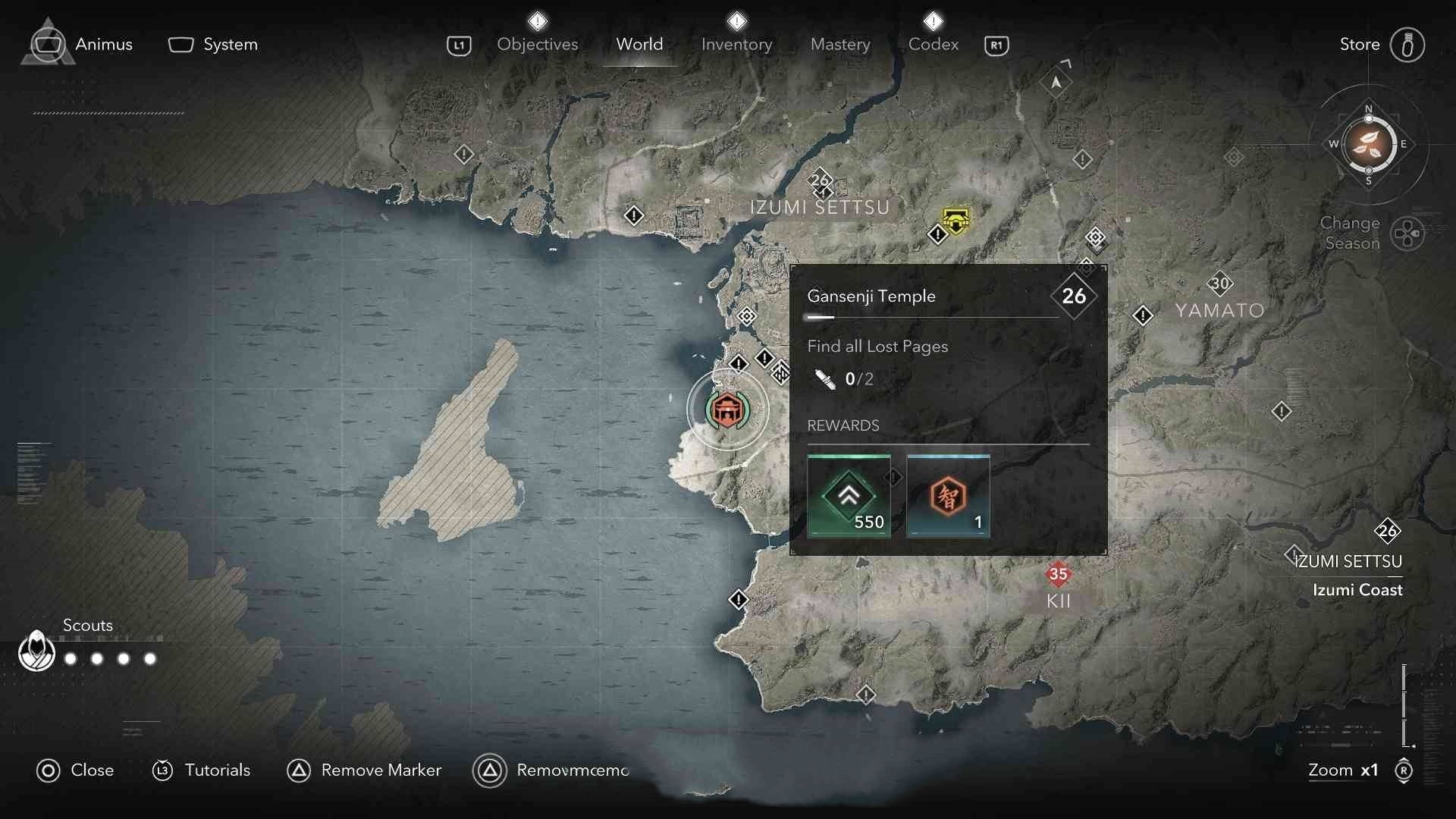Select the 550 XP reward tile
Viewport: 1456px width, 819px height.
point(849,496)
